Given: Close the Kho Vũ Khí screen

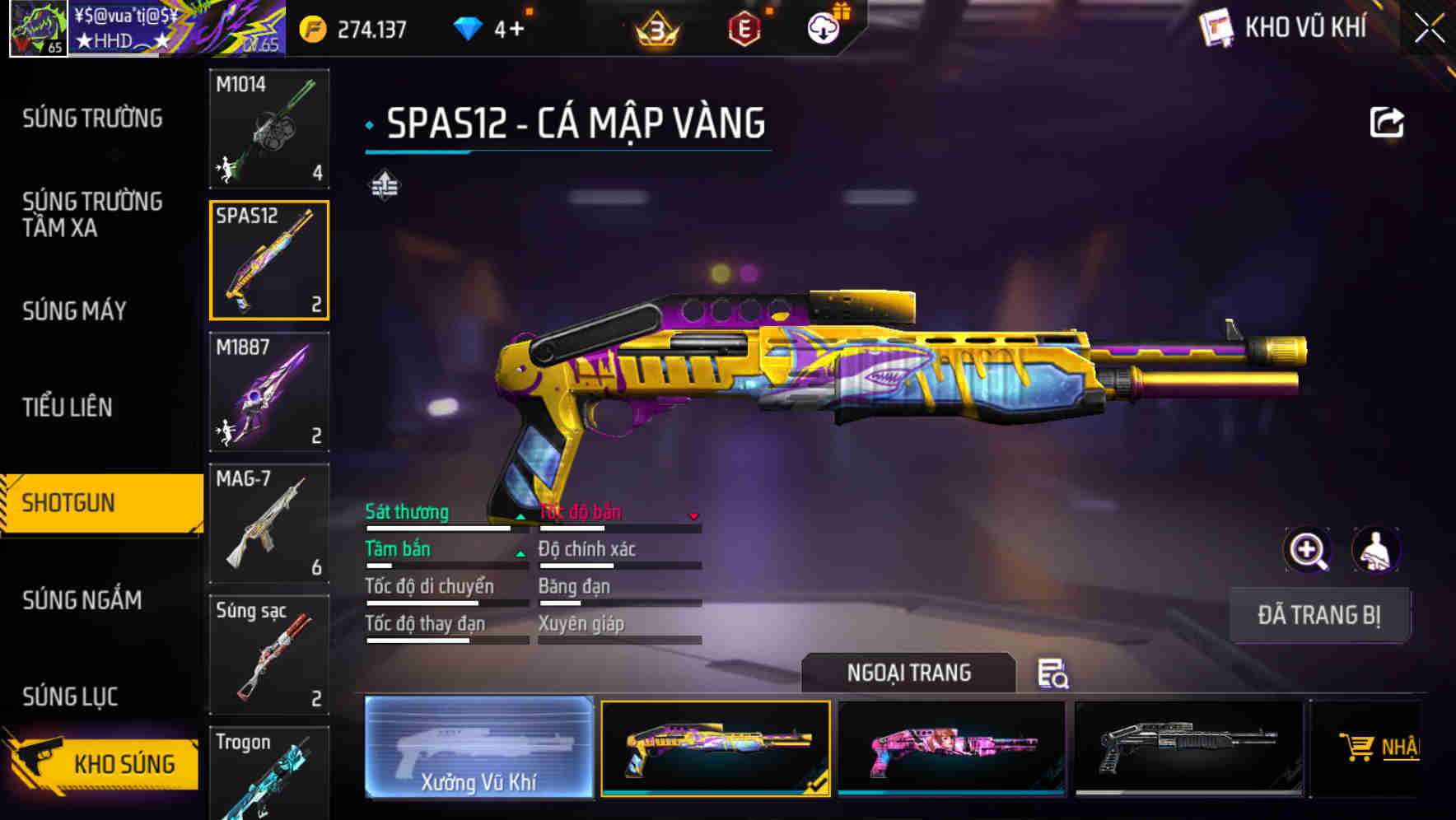Looking at the screenshot, I should [1429, 29].
